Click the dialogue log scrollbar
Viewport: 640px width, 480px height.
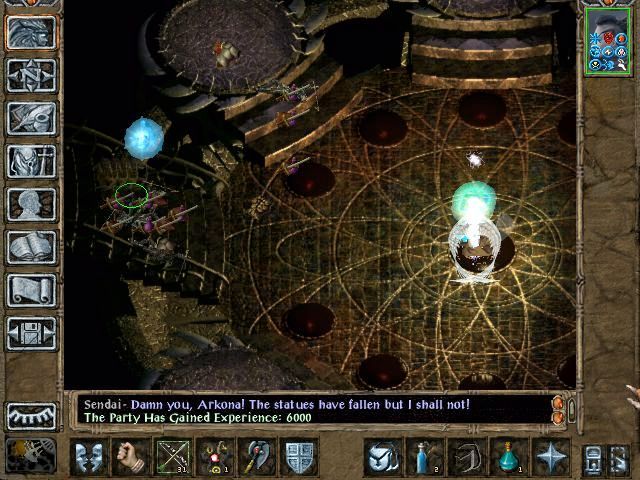pos(559,409)
